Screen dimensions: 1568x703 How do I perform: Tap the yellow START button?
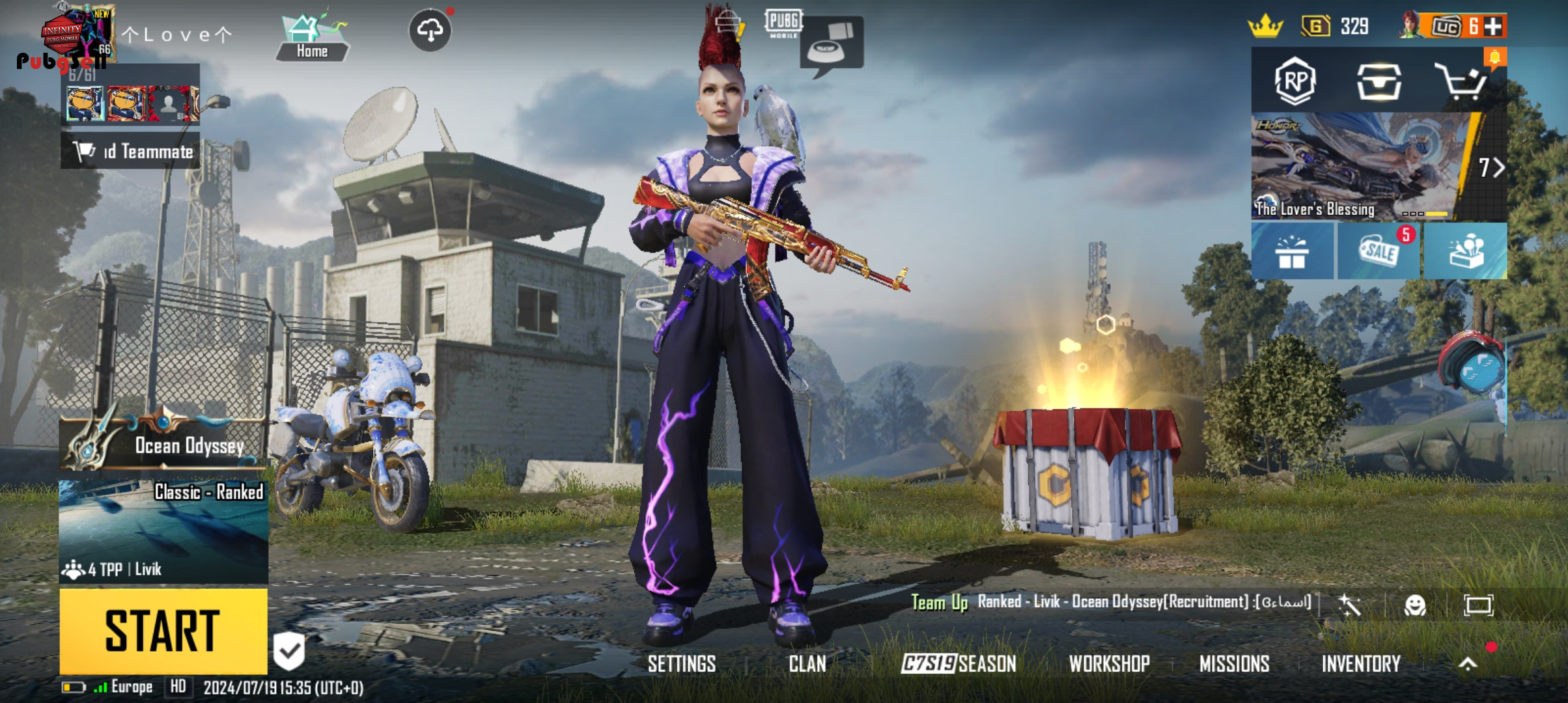coord(163,630)
